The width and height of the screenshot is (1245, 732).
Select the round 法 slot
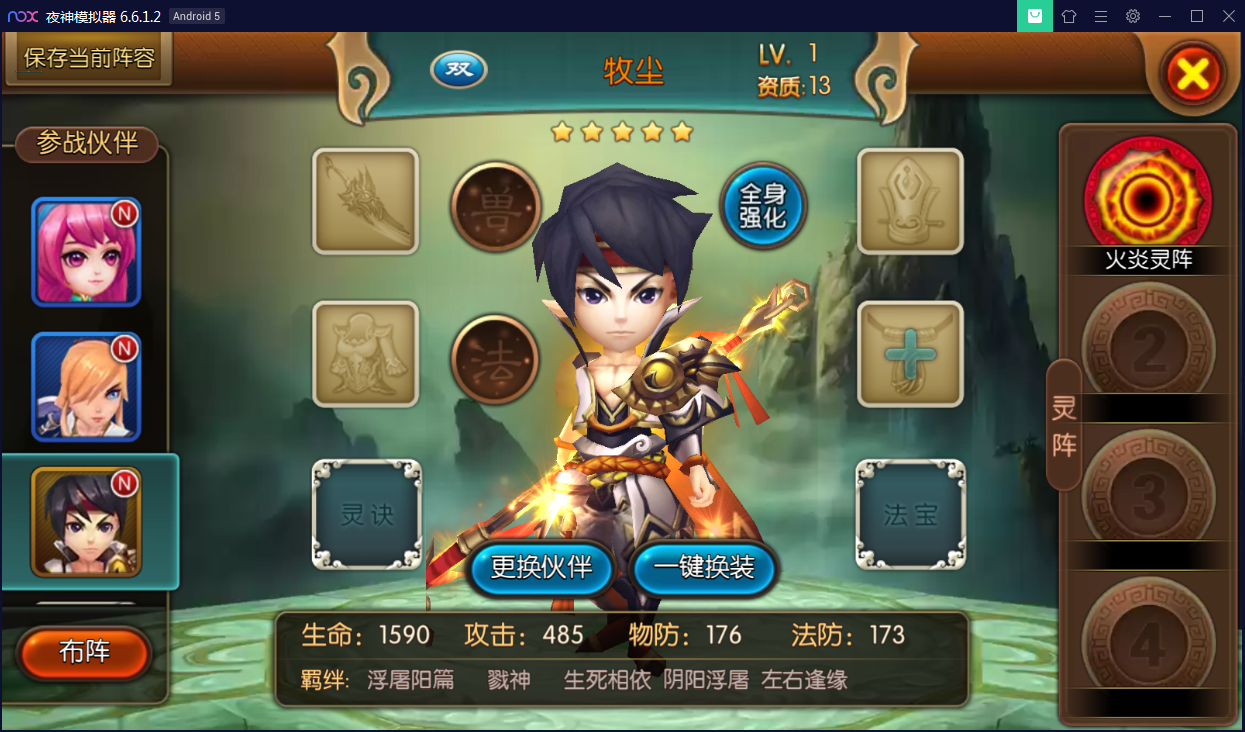click(496, 358)
